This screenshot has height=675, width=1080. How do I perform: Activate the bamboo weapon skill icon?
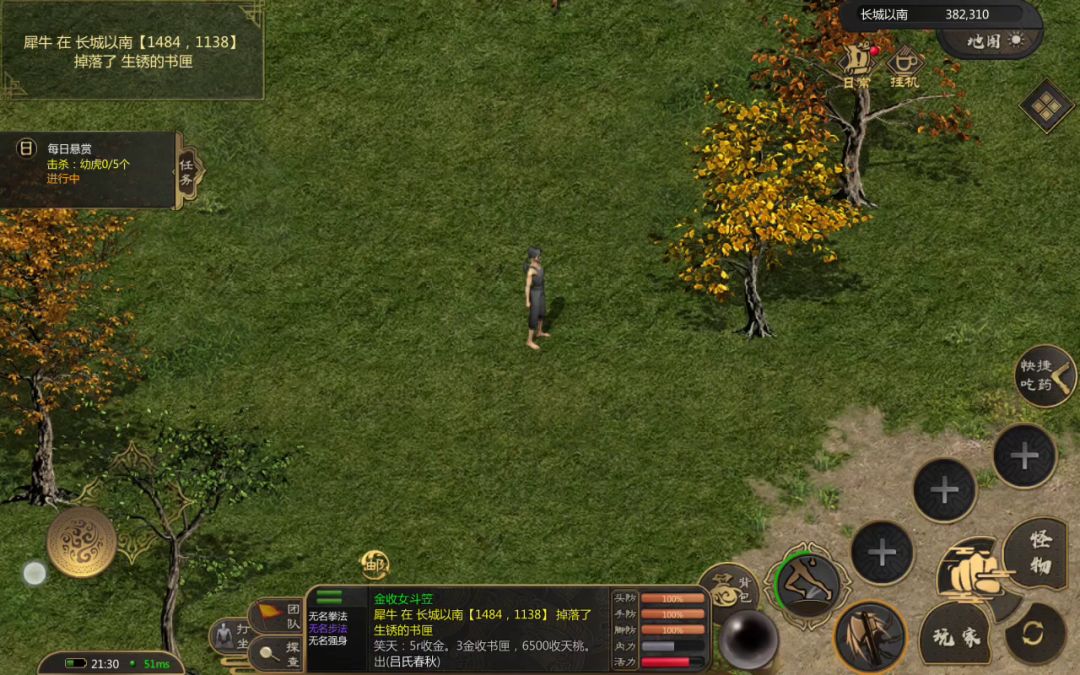869,636
